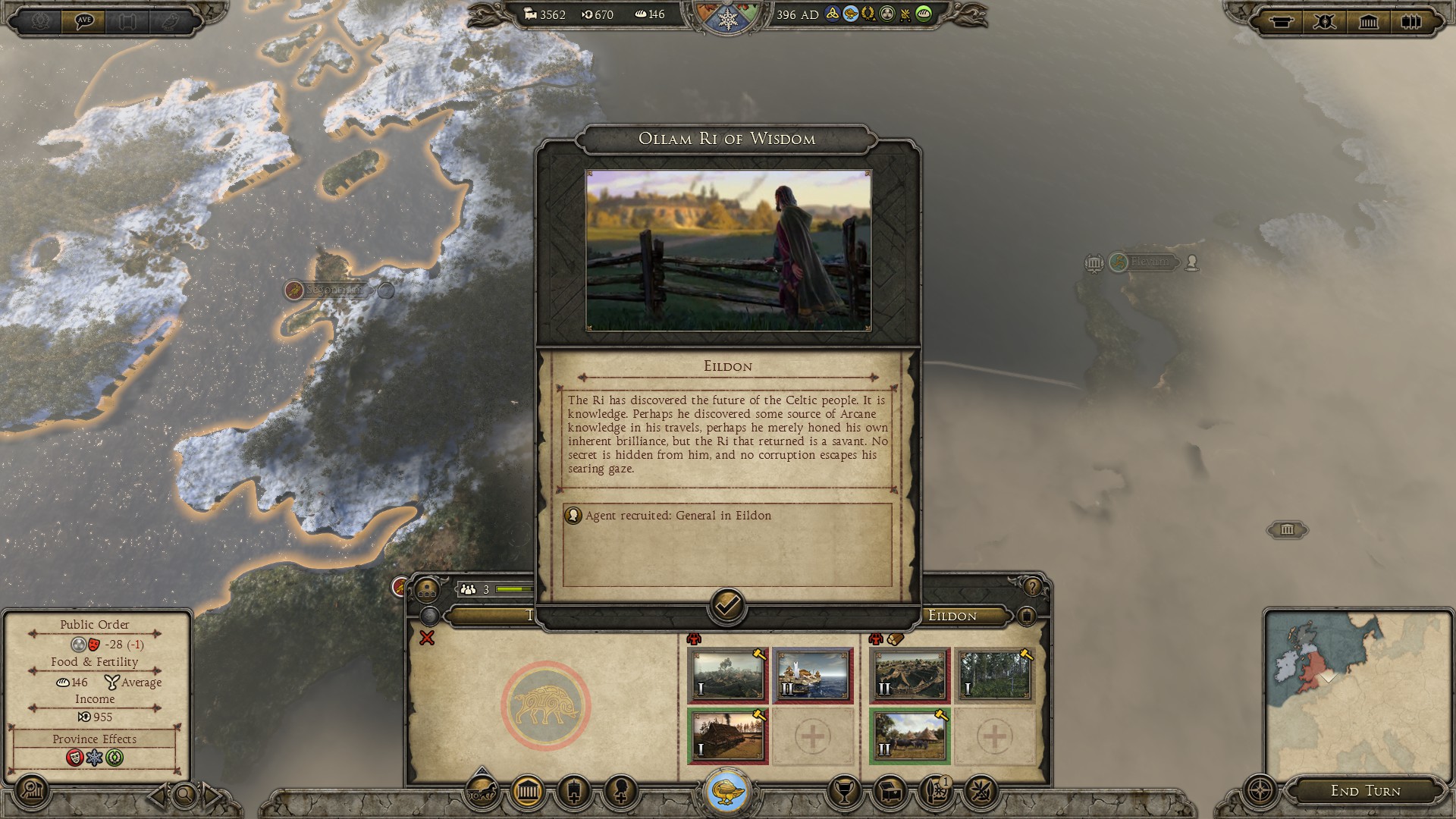Open the goblet icon panel
Image resolution: width=1456 pixels, height=819 pixels.
coord(843,792)
